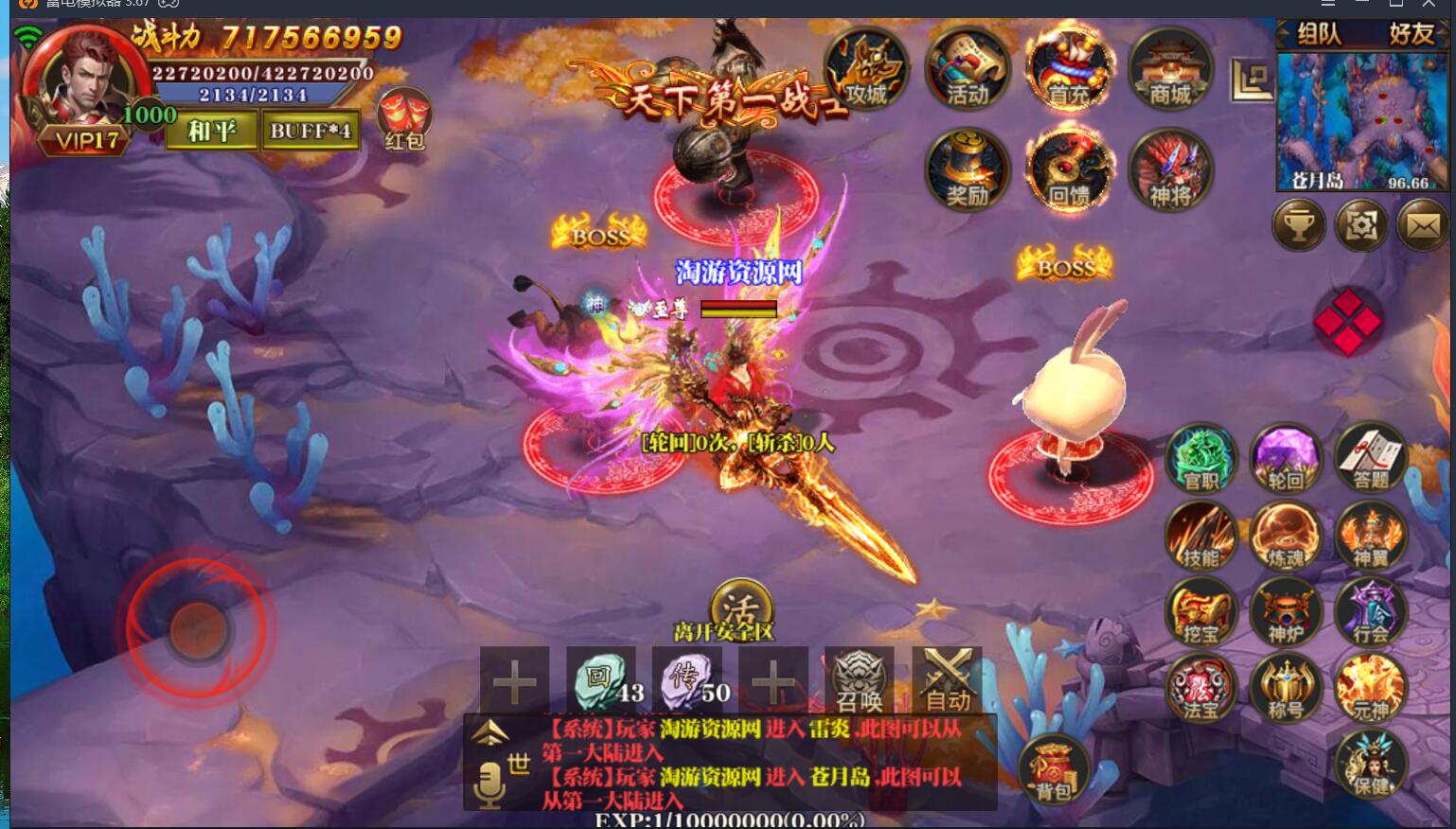Open the 奖励 rewards icon
Screen dimensions: 1456x829
(x=967, y=171)
